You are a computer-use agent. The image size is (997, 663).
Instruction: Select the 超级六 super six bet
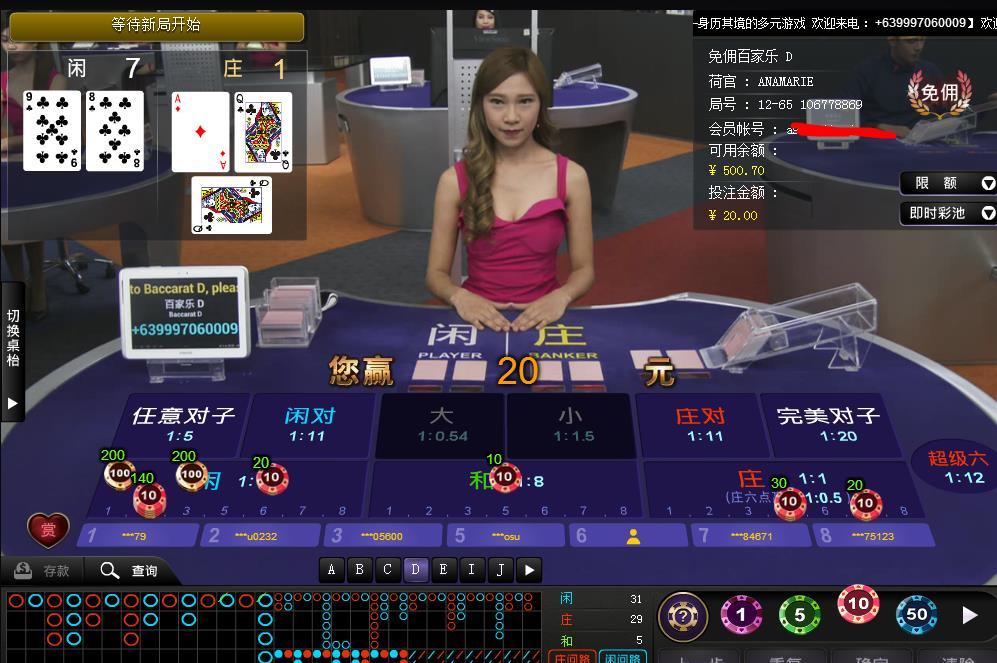[x=957, y=467]
